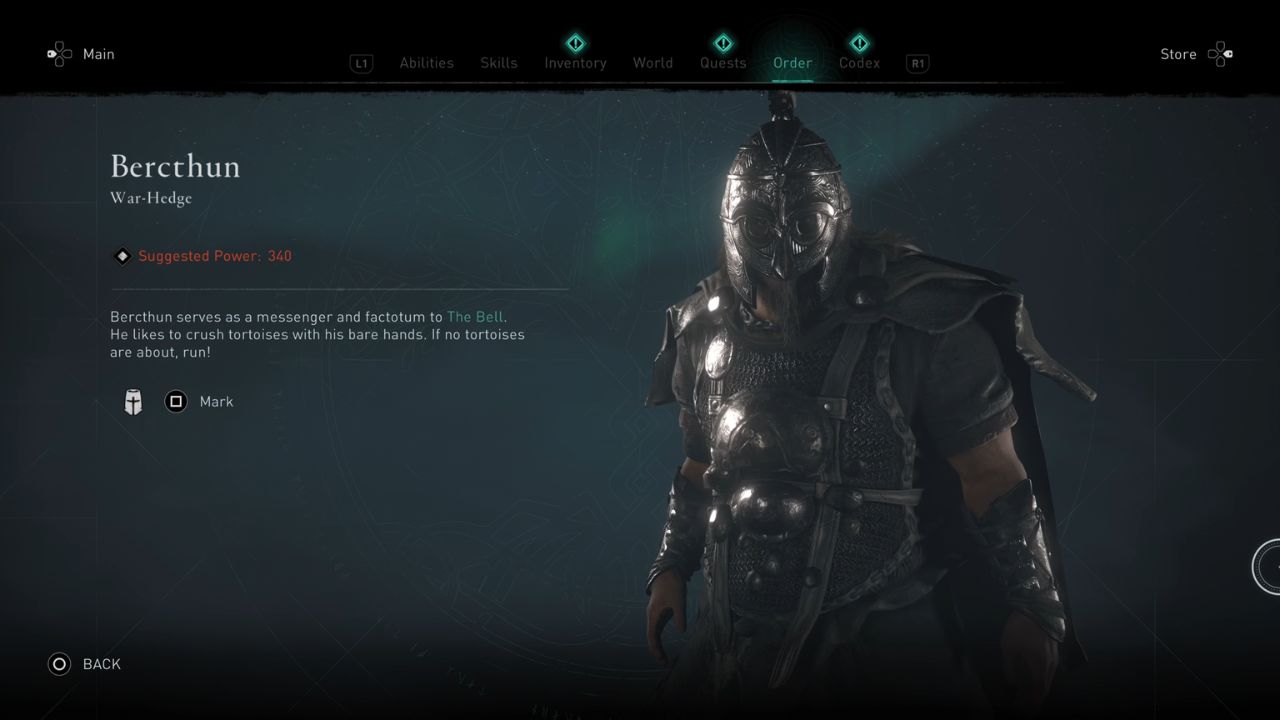The image size is (1280, 720).
Task: Click the Main d-pad controller icon
Action: coord(60,54)
